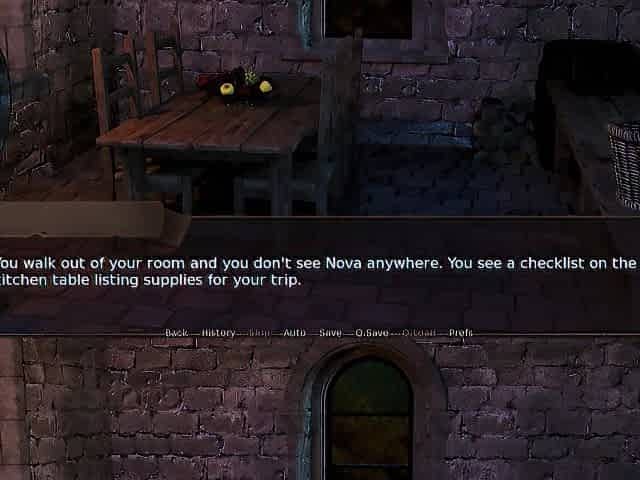Open the Prefs settings
Viewport: 640px width, 480px height.
[x=461, y=332]
